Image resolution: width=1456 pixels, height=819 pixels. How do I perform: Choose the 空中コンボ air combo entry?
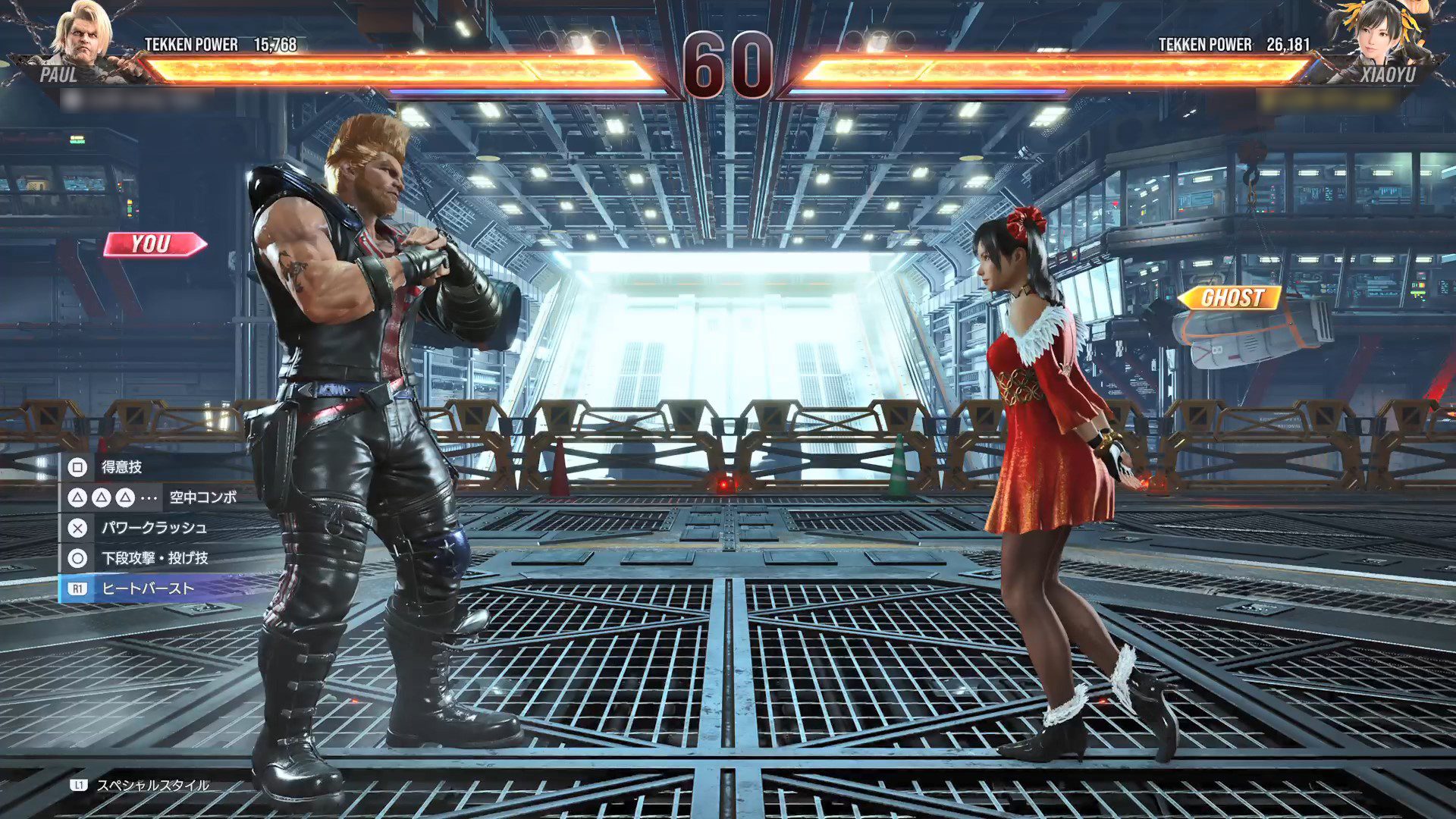point(202,497)
